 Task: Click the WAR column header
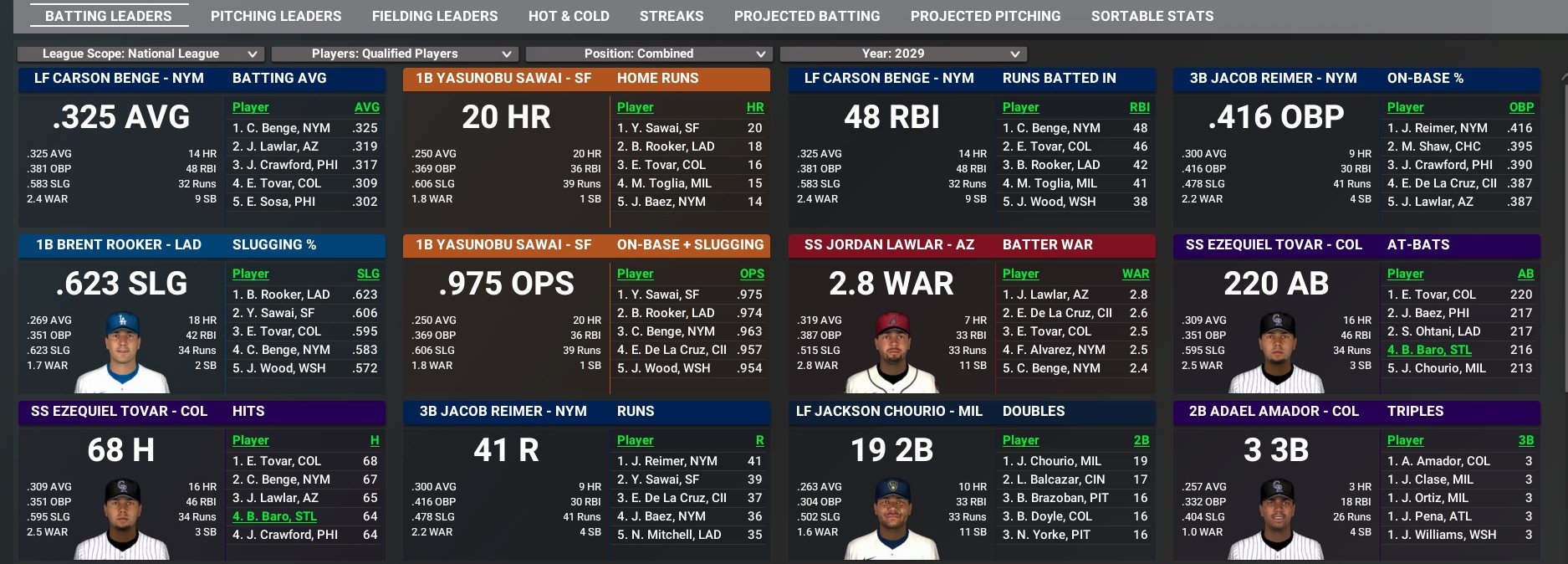tap(1135, 274)
